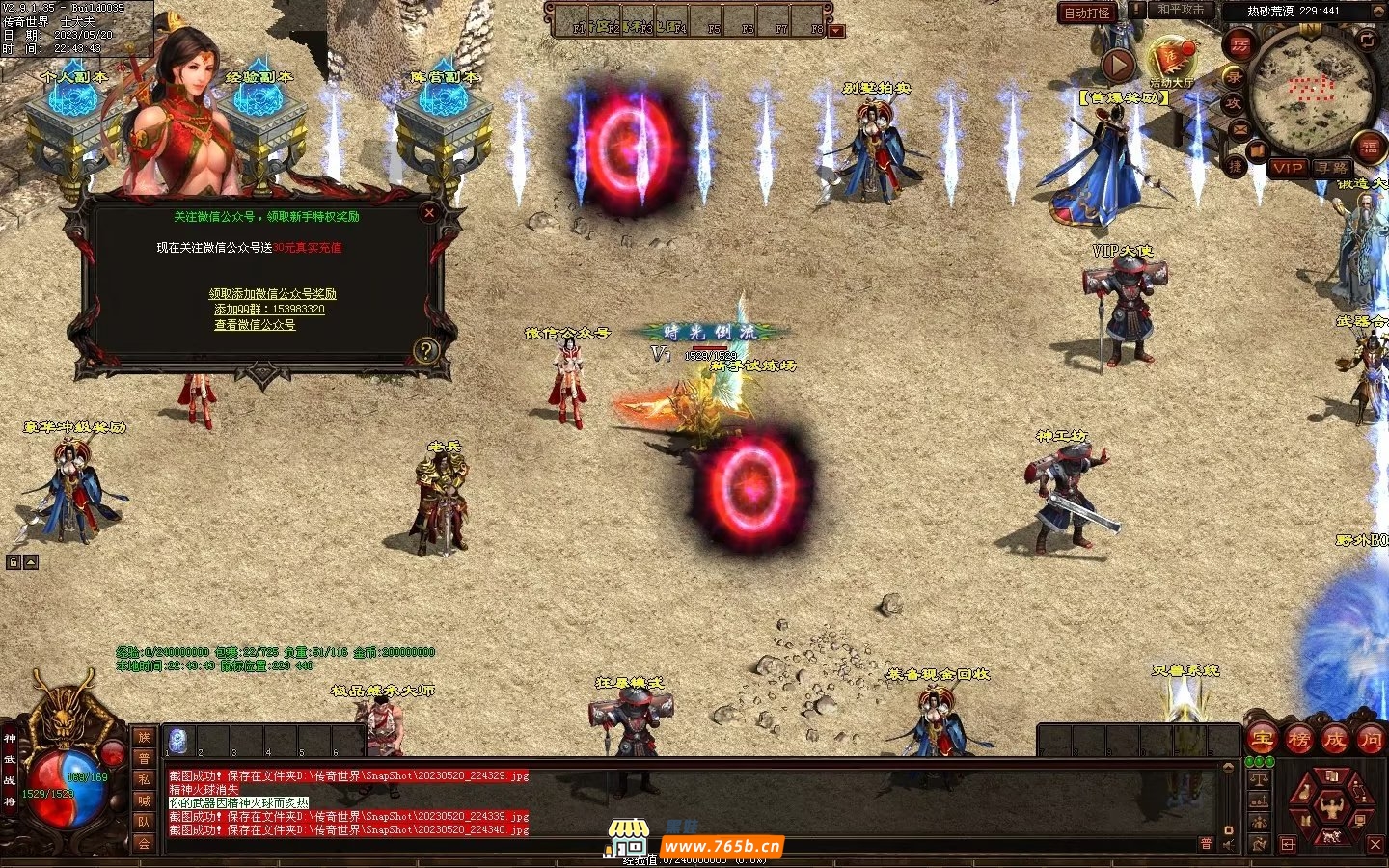Activate 寻路 pathfinding button
The height and width of the screenshot is (868, 1389).
[x=1332, y=168]
